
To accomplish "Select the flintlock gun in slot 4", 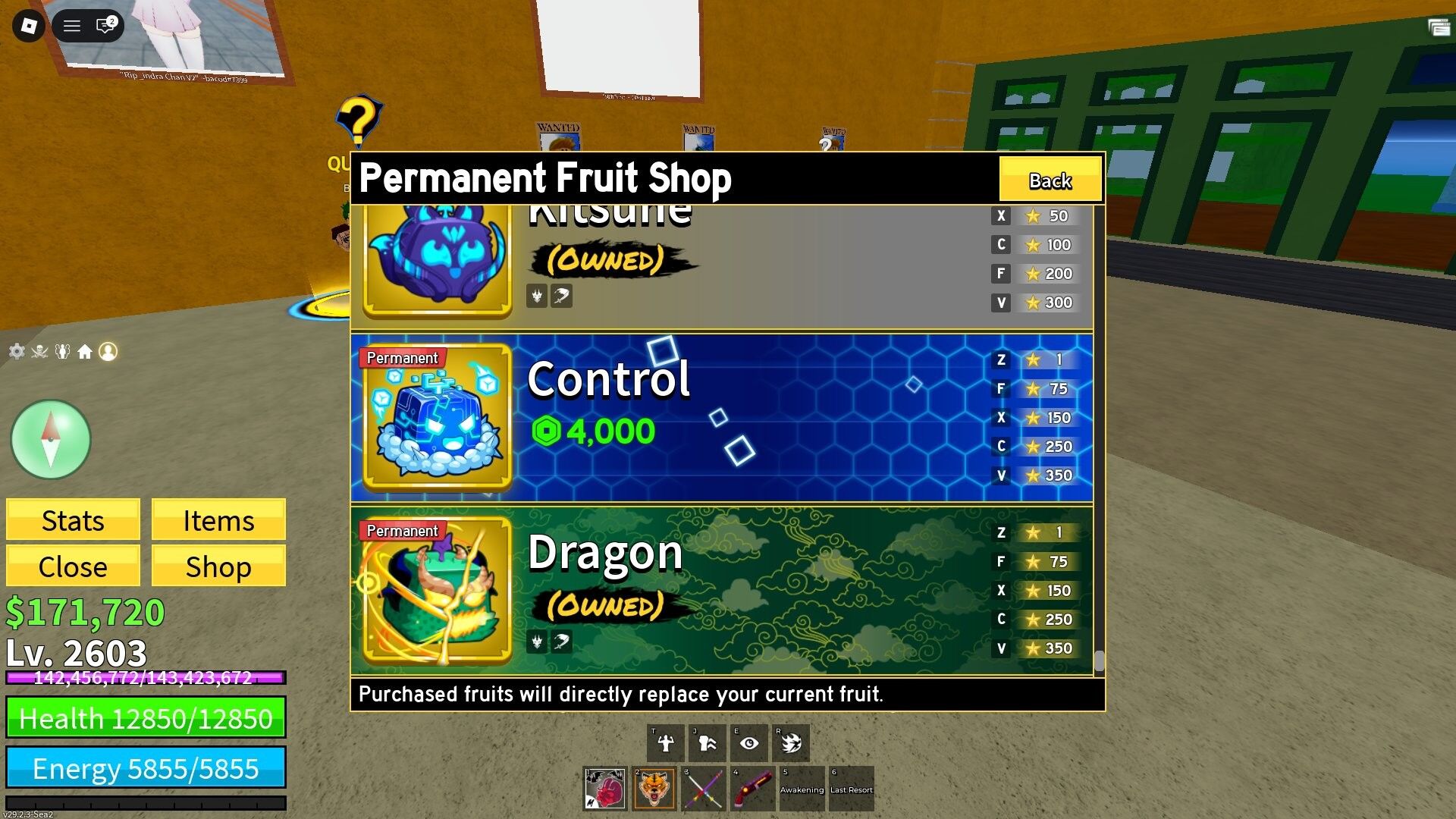I will coord(750,789).
